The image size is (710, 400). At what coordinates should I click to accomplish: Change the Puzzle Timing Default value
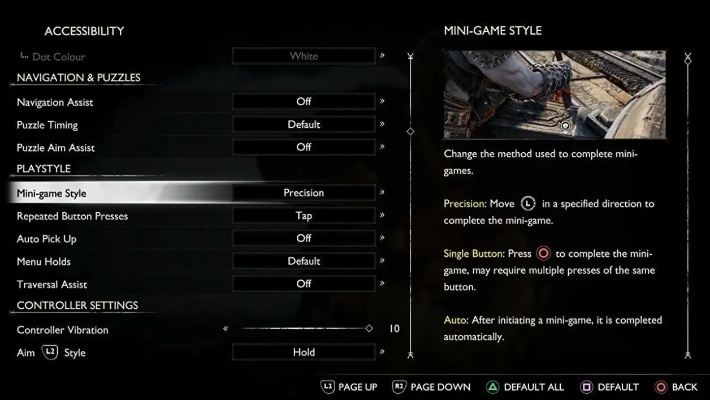[x=303, y=125]
